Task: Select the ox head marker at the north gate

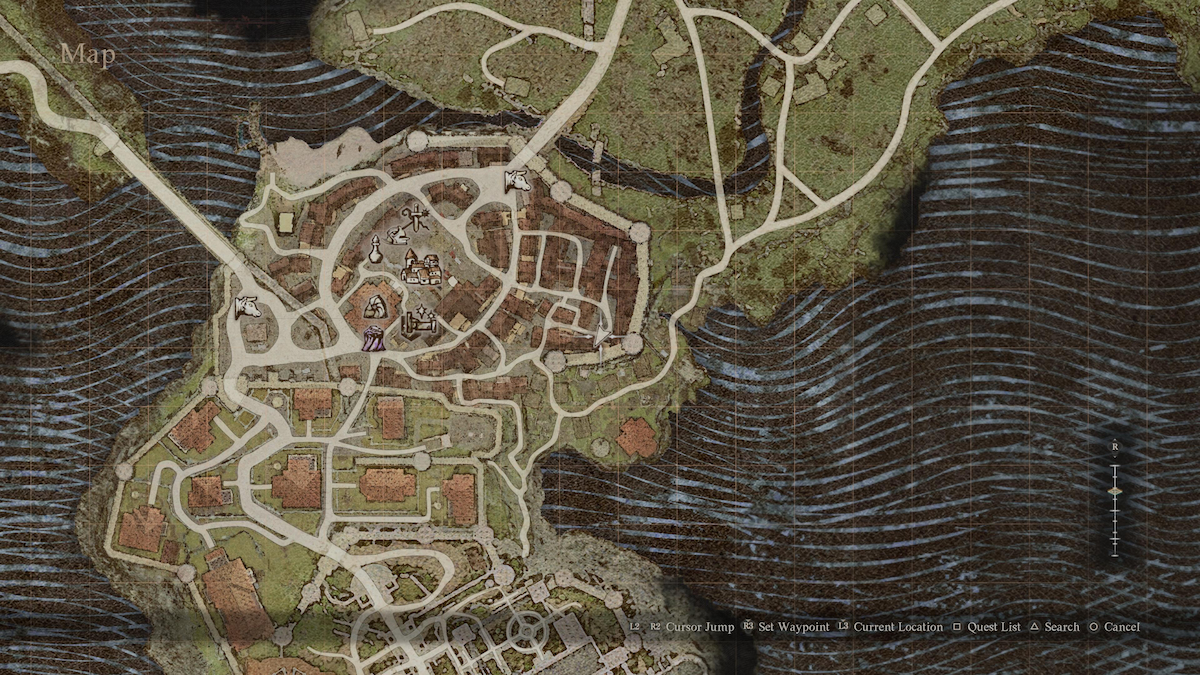Action: 517,181
